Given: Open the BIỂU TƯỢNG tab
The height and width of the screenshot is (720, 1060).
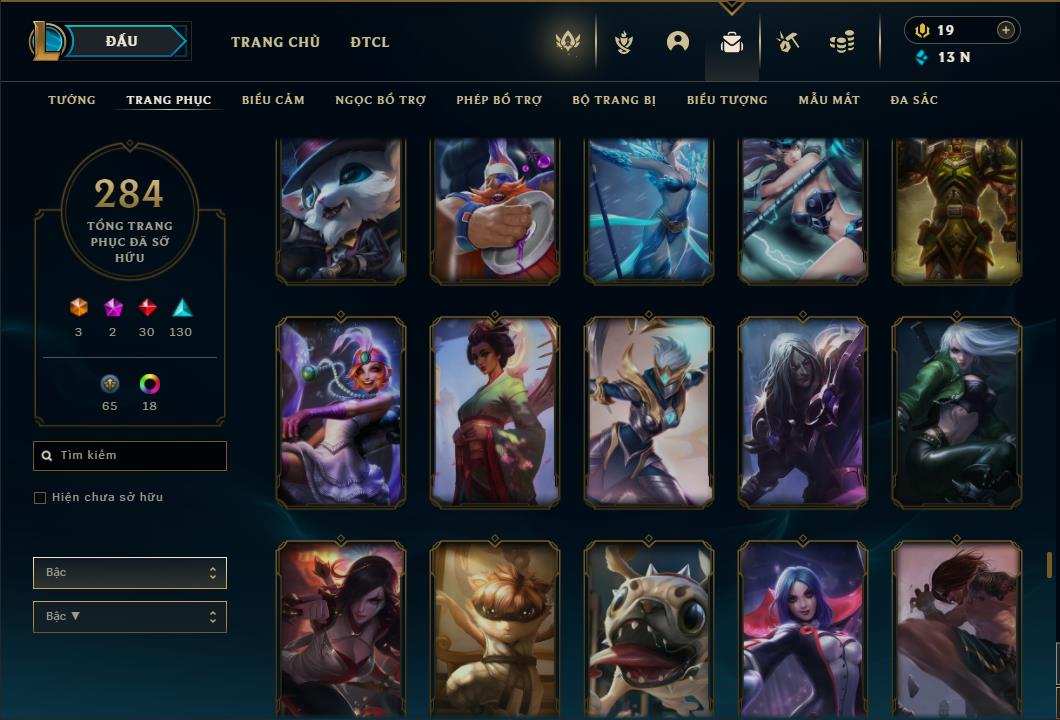Looking at the screenshot, I should [x=727, y=100].
